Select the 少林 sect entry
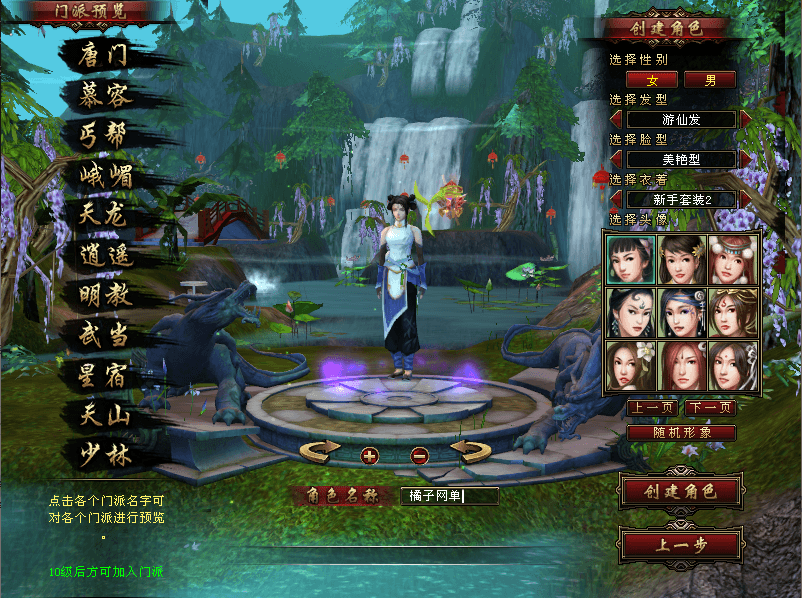This screenshot has width=802, height=598. pyautogui.click(x=105, y=454)
